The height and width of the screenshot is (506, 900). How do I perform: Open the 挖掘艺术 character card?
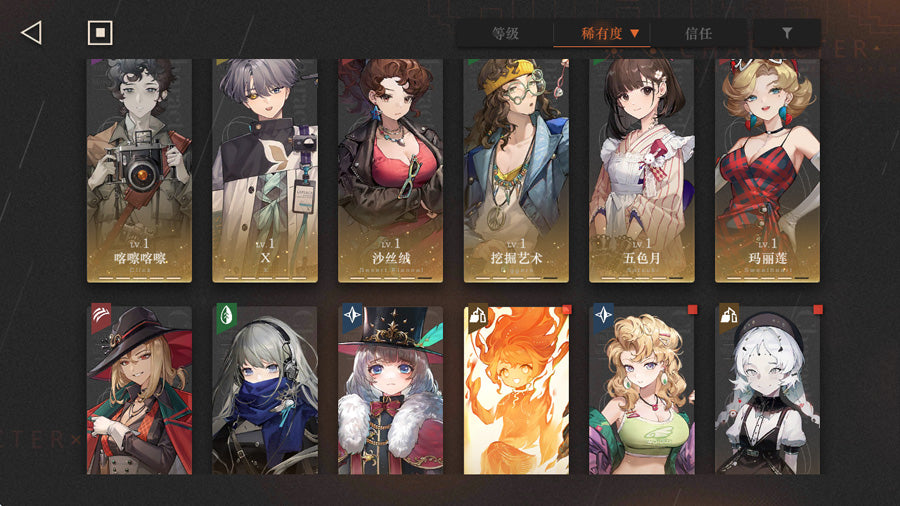tap(516, 170)
